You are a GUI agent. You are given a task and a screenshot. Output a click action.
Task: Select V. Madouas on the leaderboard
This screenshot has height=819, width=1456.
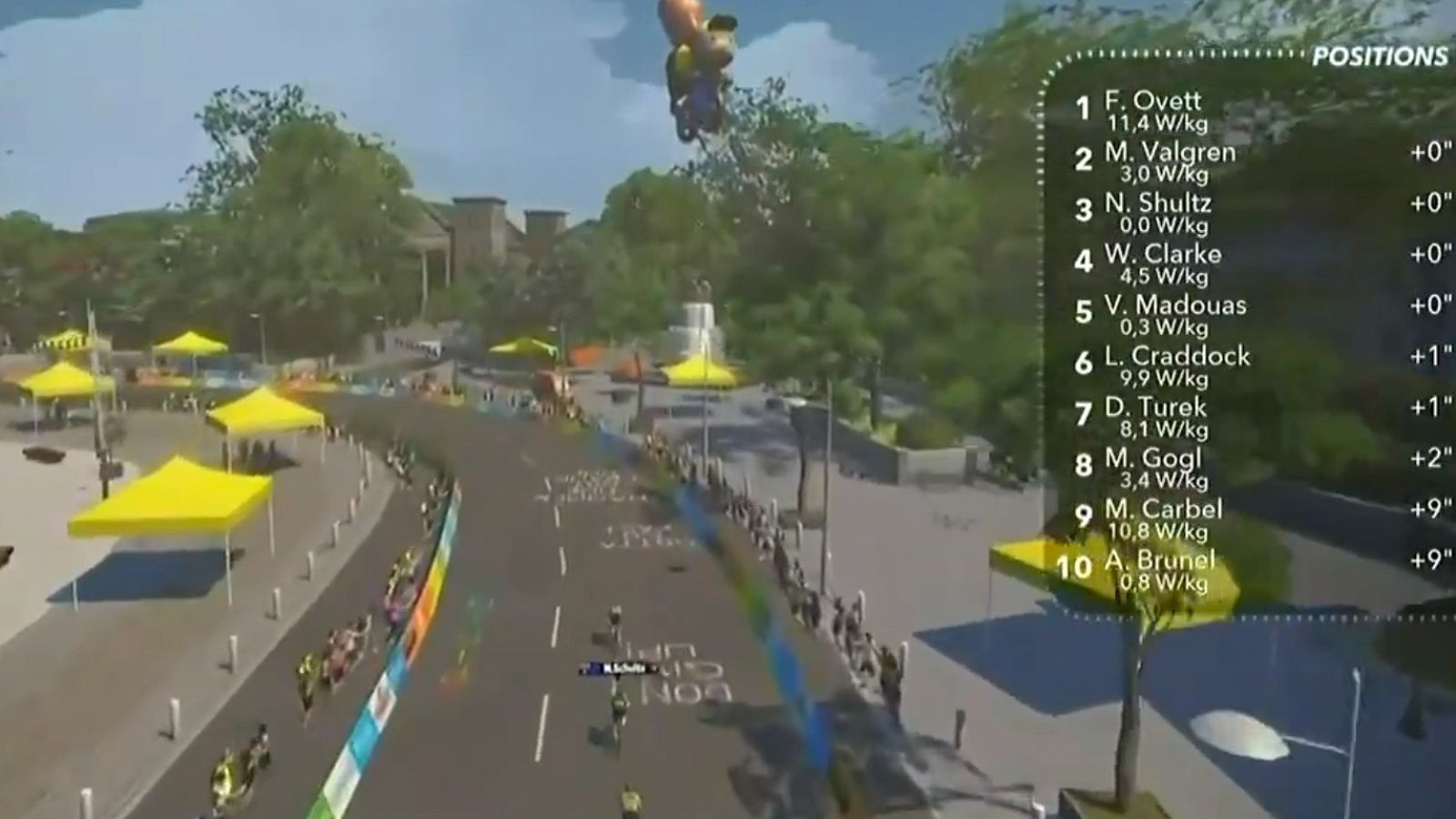[1174, 308]
